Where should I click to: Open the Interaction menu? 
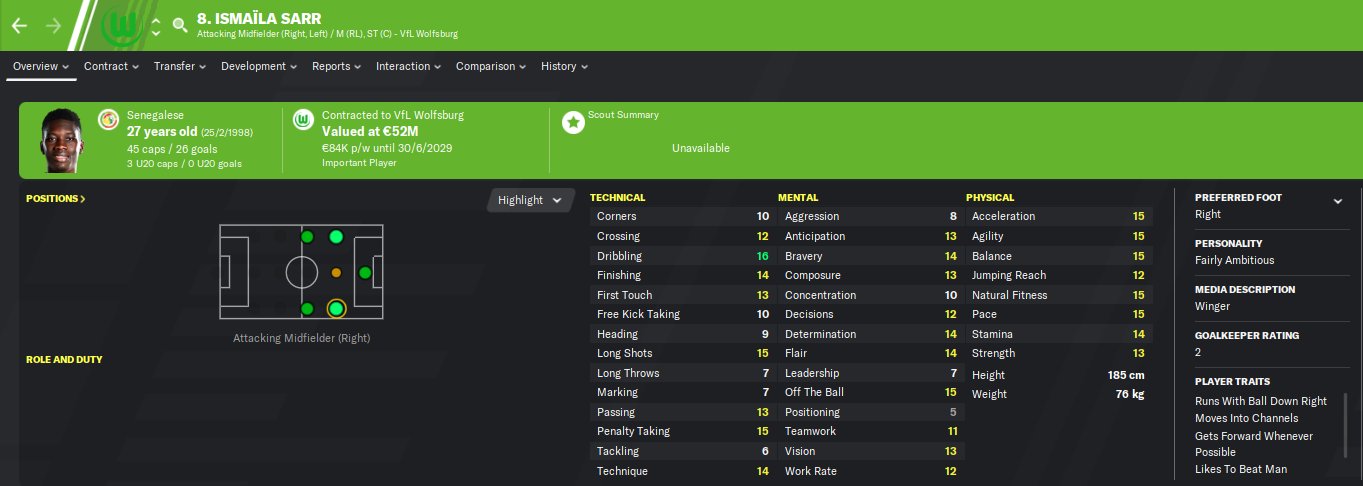coord(408,66)
